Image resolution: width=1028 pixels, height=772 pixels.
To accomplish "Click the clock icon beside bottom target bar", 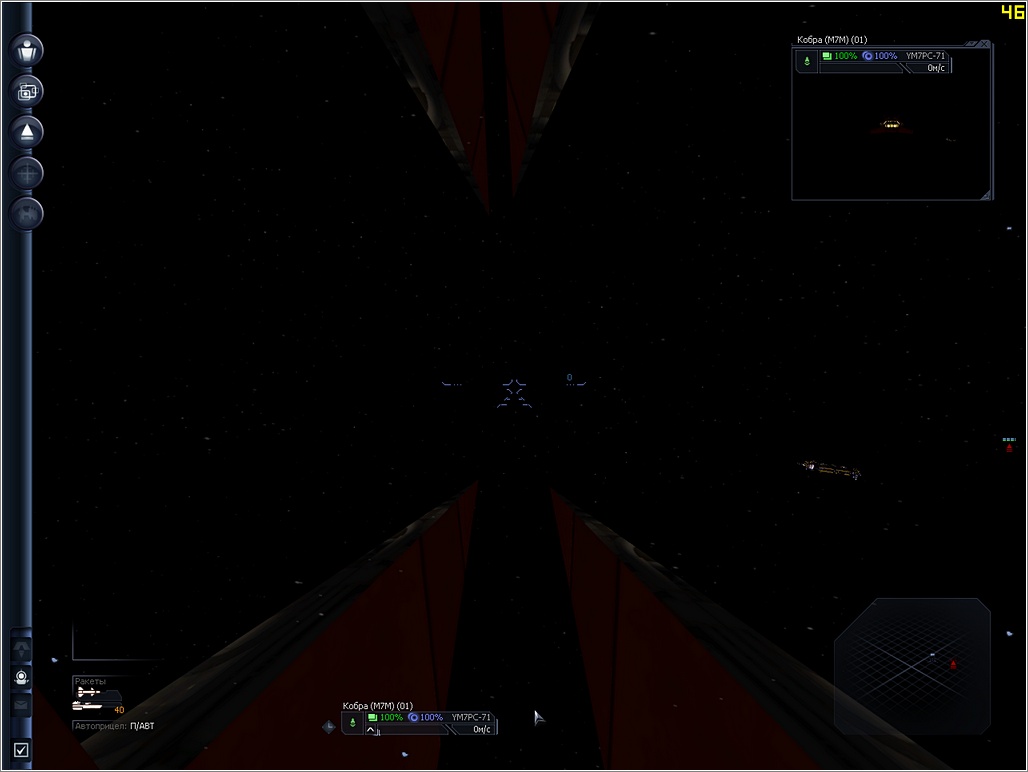I will [x=328, y=727].
